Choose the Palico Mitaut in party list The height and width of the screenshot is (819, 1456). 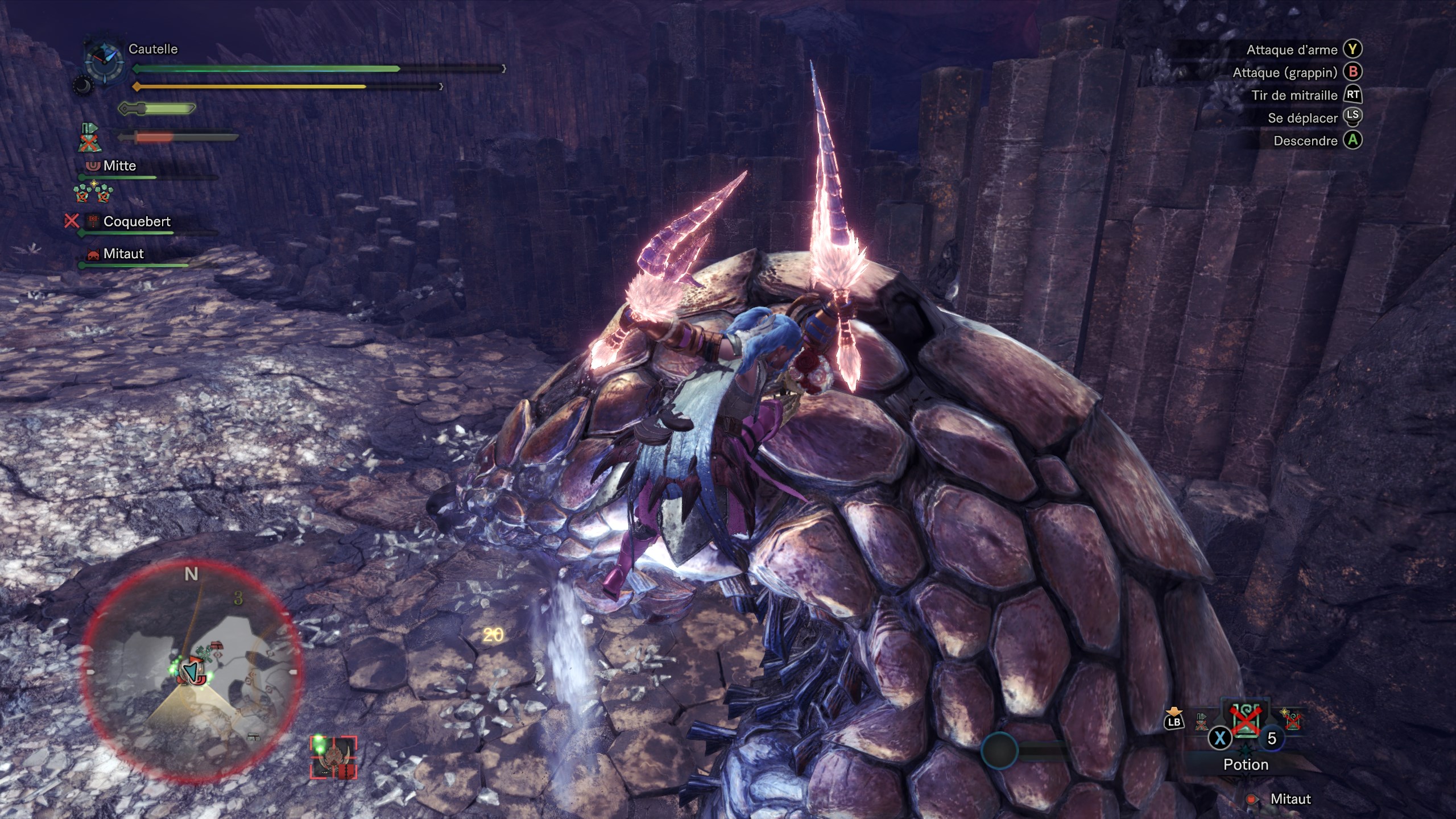pos(123,254)
